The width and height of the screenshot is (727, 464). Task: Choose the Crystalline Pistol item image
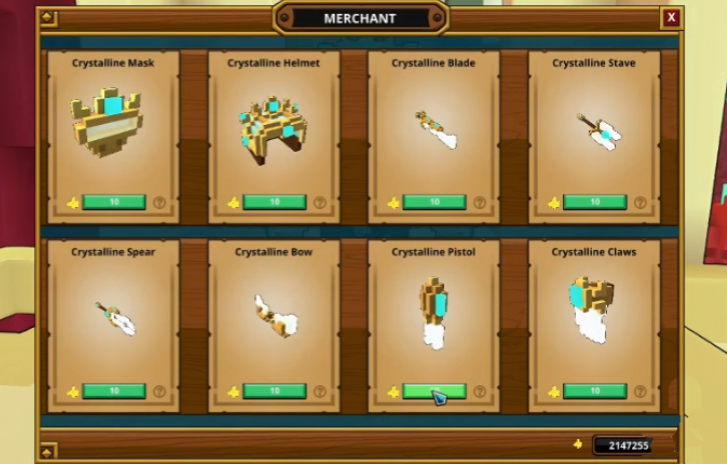click(434, 312)
